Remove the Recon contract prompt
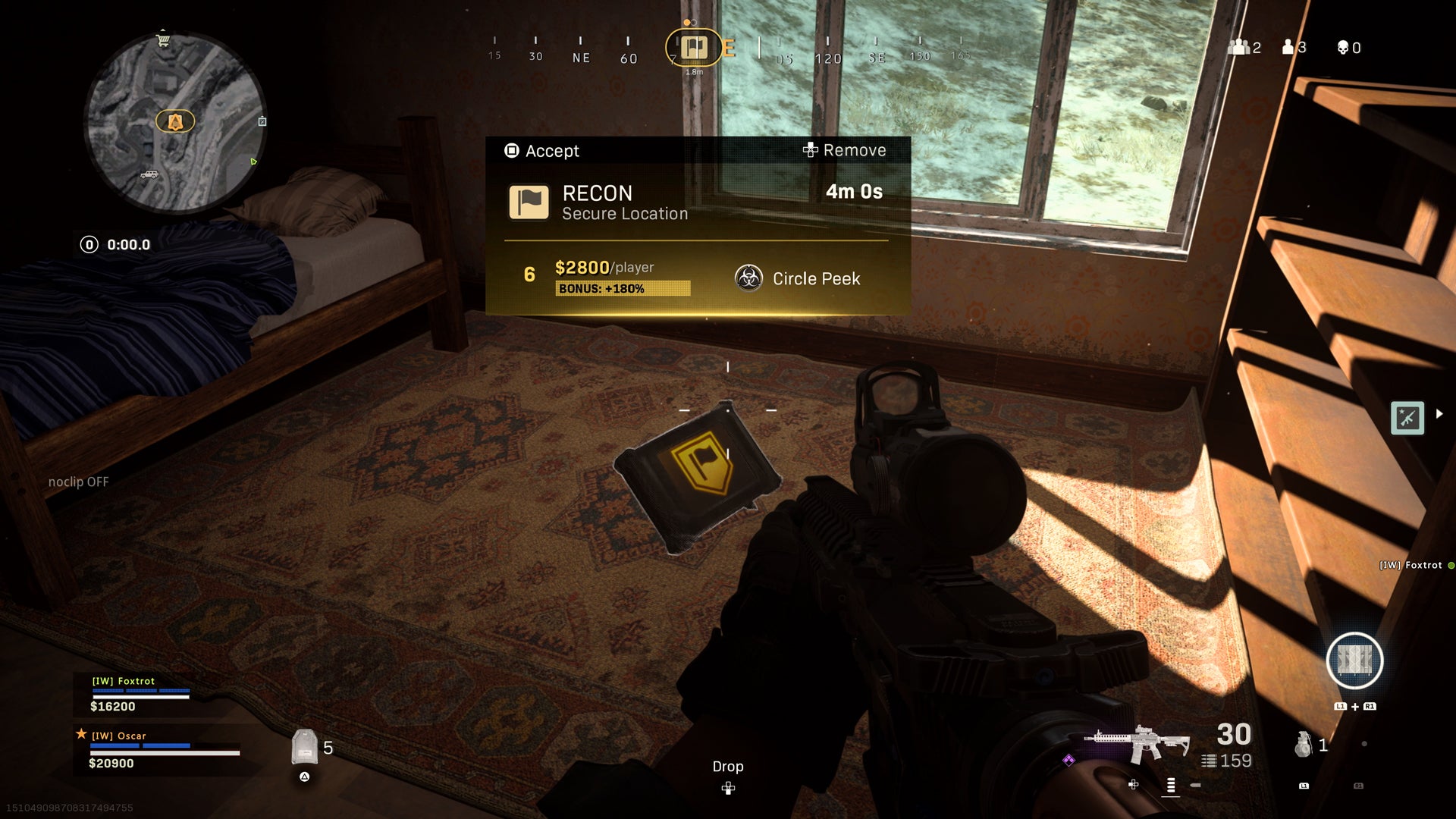 [844, 150]
